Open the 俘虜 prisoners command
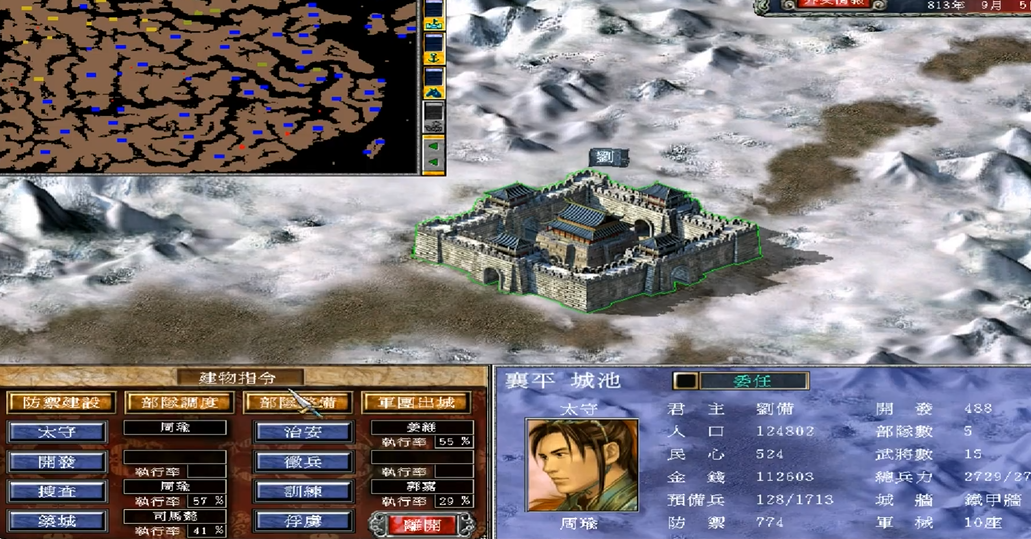Viewport: 1031px width, 539px height. 303,522
